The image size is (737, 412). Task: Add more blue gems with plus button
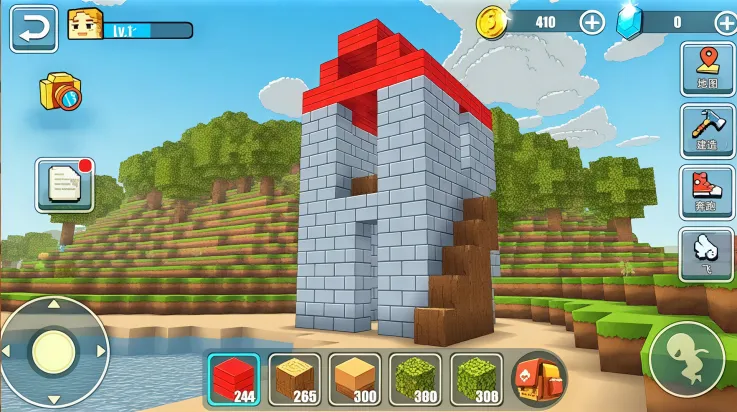[726, 22]
